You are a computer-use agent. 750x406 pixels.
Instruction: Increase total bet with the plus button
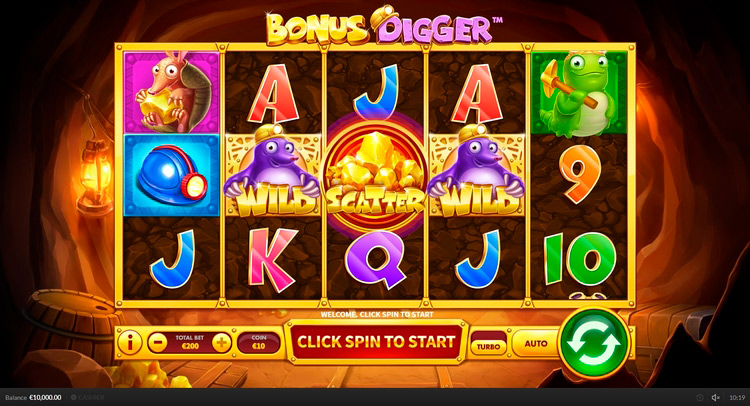coord(221,342)
